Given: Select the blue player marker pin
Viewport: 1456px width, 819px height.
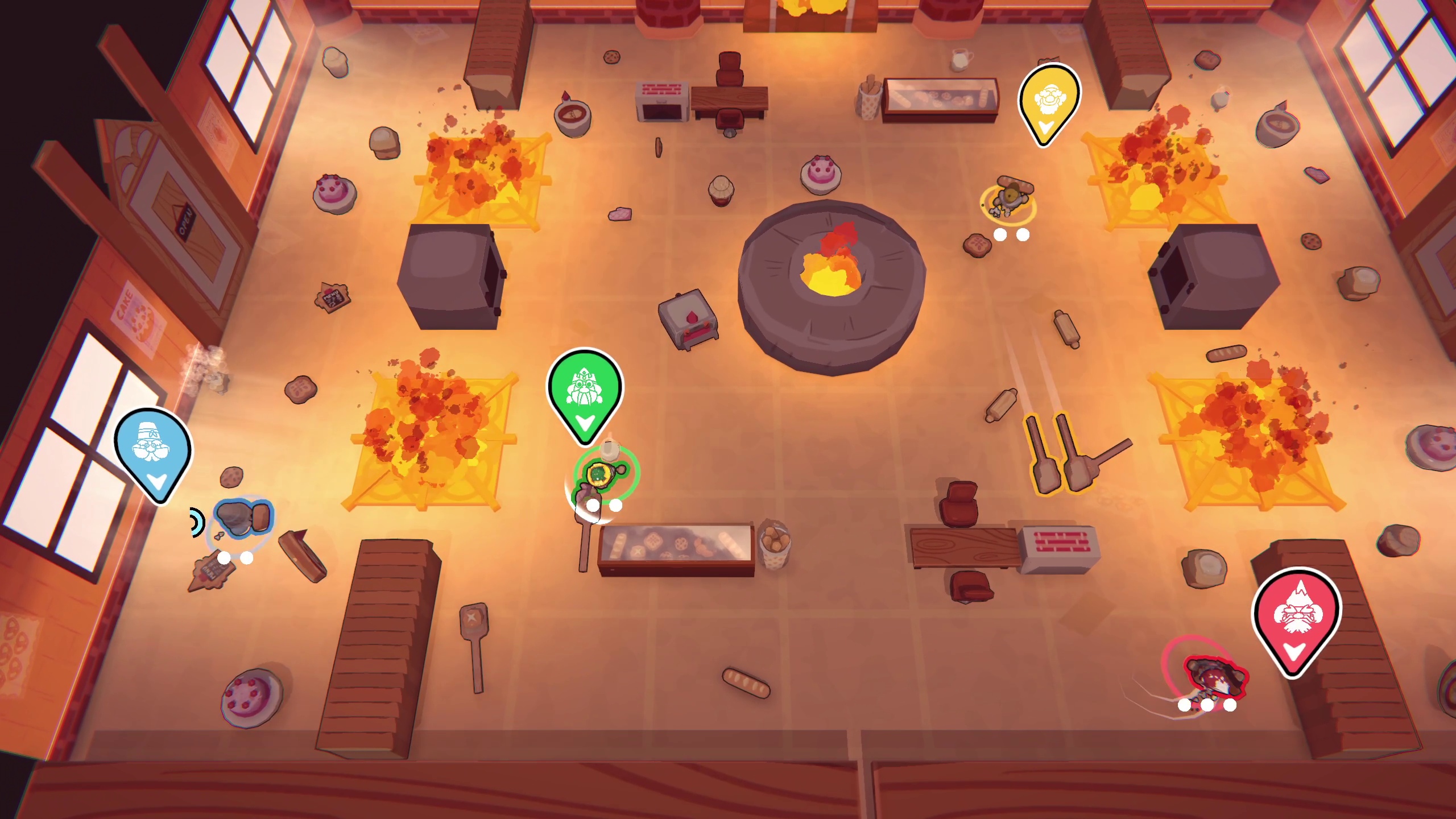Looking at the screenshot, I should click(153, 450).
